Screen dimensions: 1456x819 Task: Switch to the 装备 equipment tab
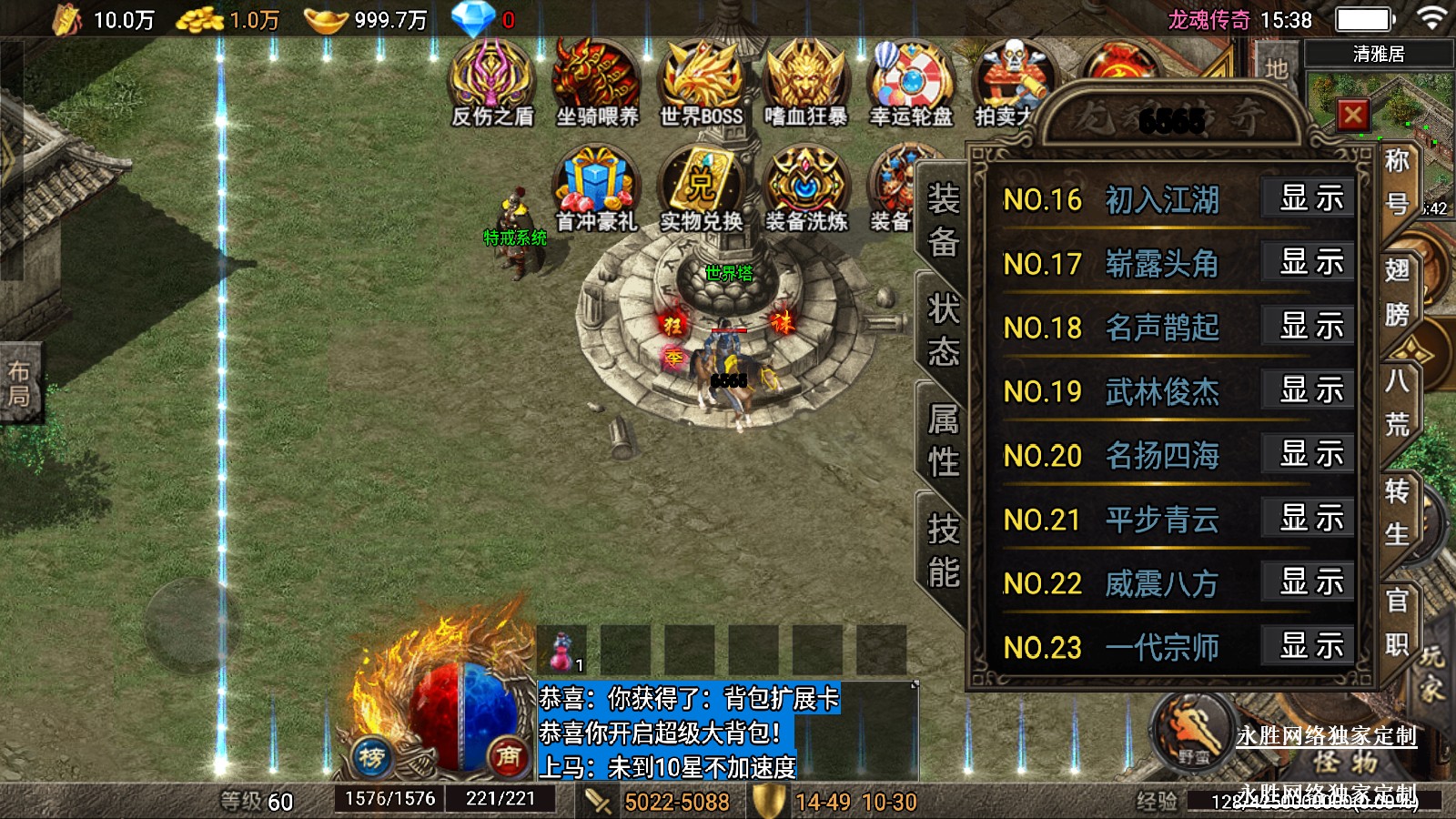click(x=943, y=220)
